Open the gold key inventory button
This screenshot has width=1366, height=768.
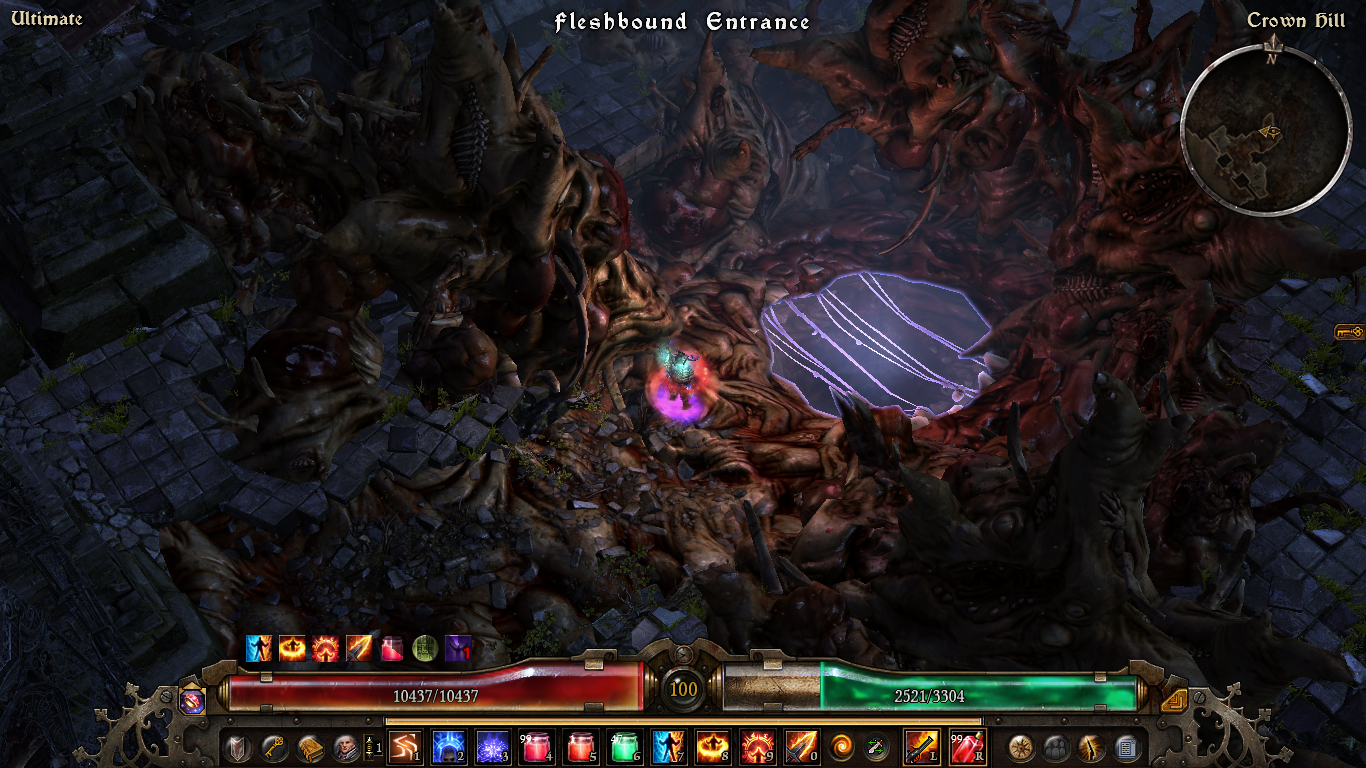pyautogui.click(x=274, y=747)
